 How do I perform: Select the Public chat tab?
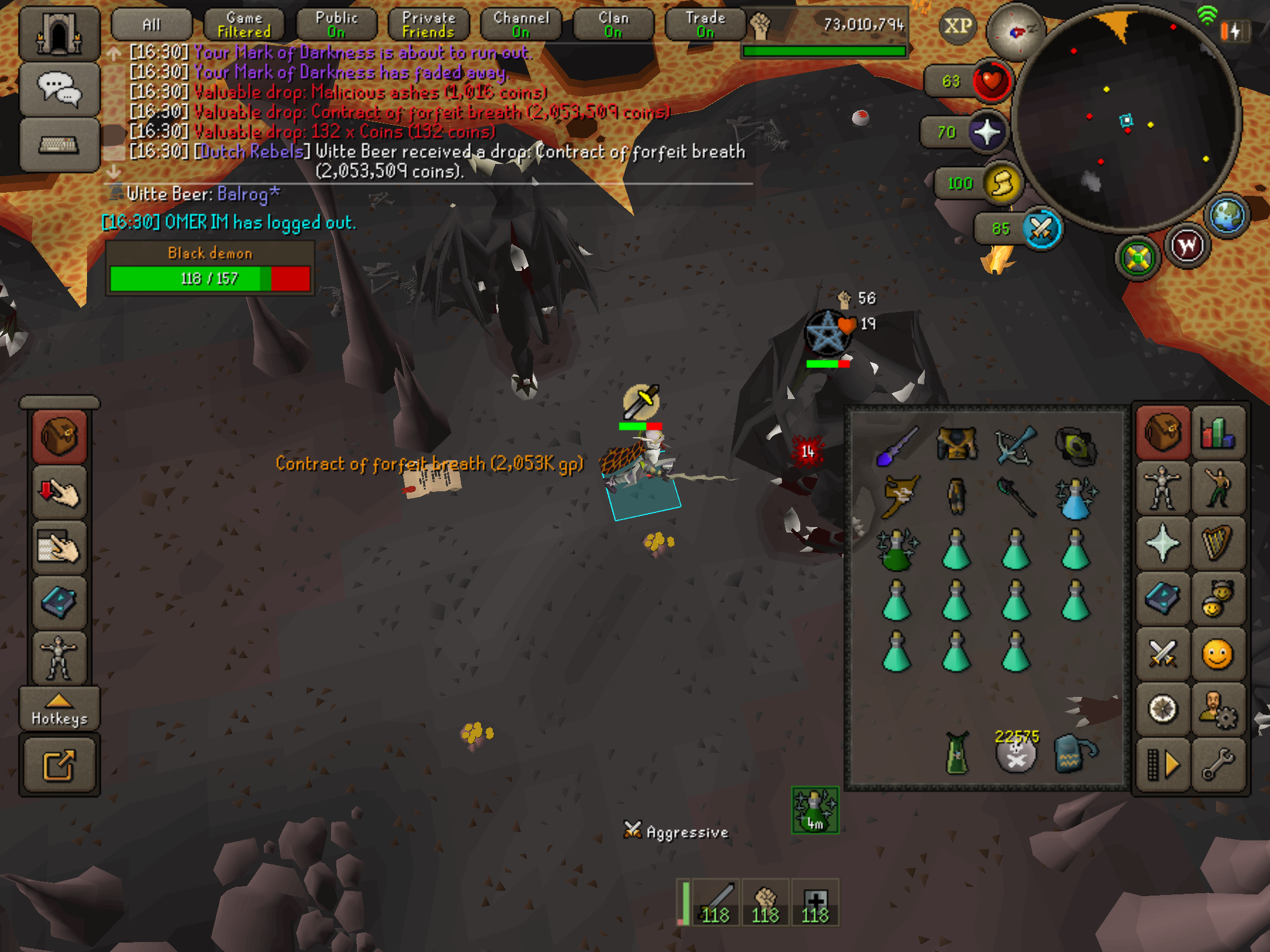point(336,25)
